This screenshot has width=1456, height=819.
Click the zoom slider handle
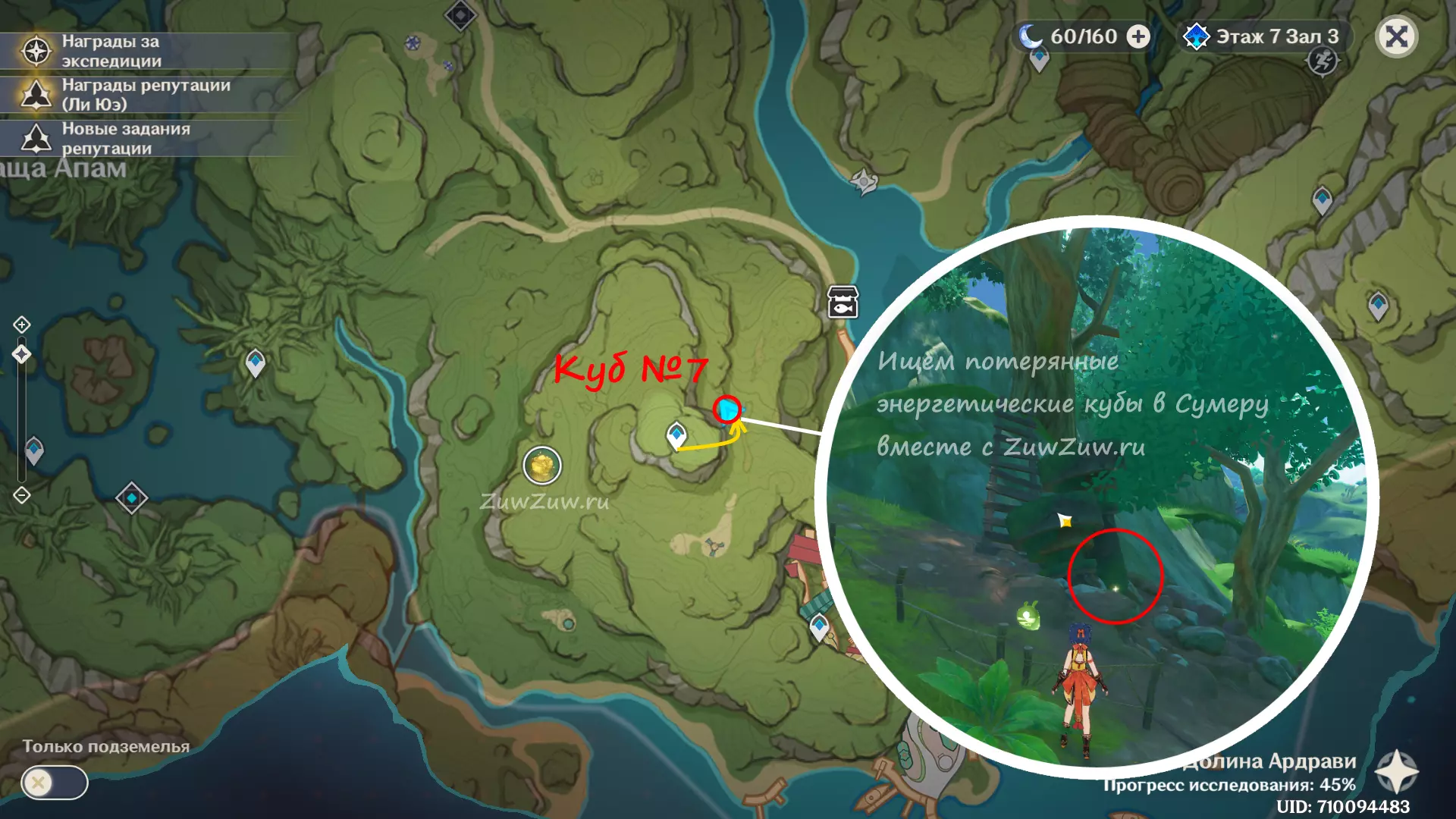point(22,354)
